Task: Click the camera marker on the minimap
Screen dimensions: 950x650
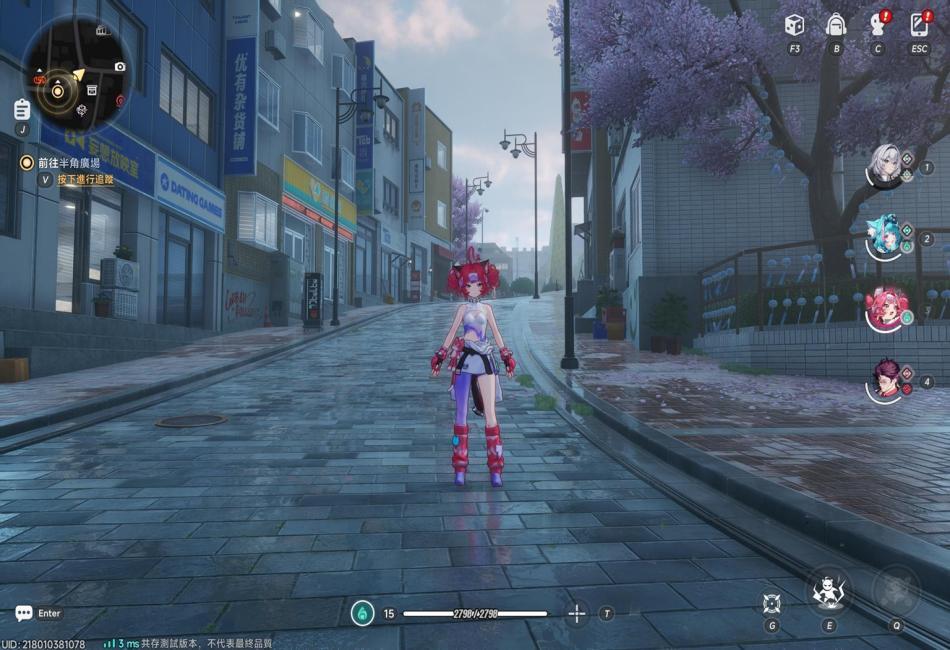Action: (120, 67)
